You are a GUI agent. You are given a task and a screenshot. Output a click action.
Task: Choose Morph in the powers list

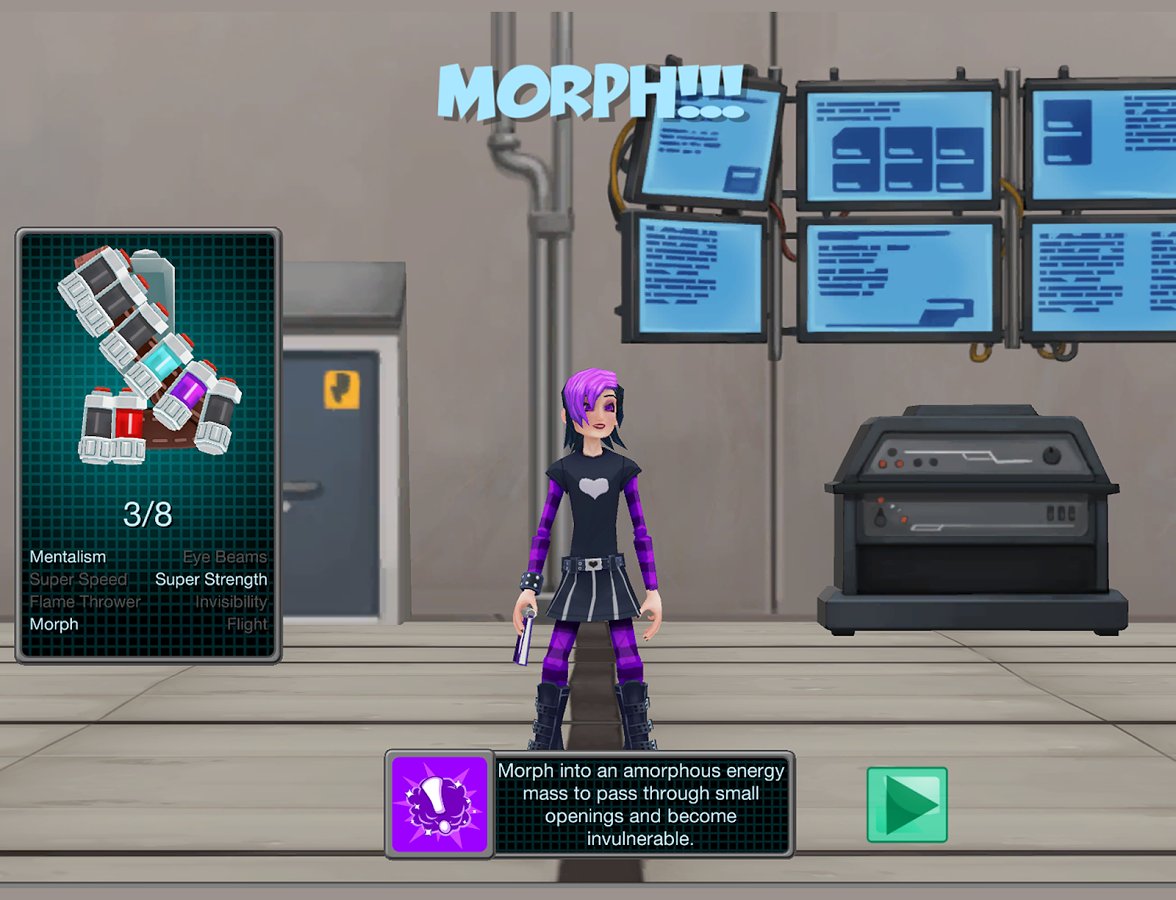pos(54,624)
